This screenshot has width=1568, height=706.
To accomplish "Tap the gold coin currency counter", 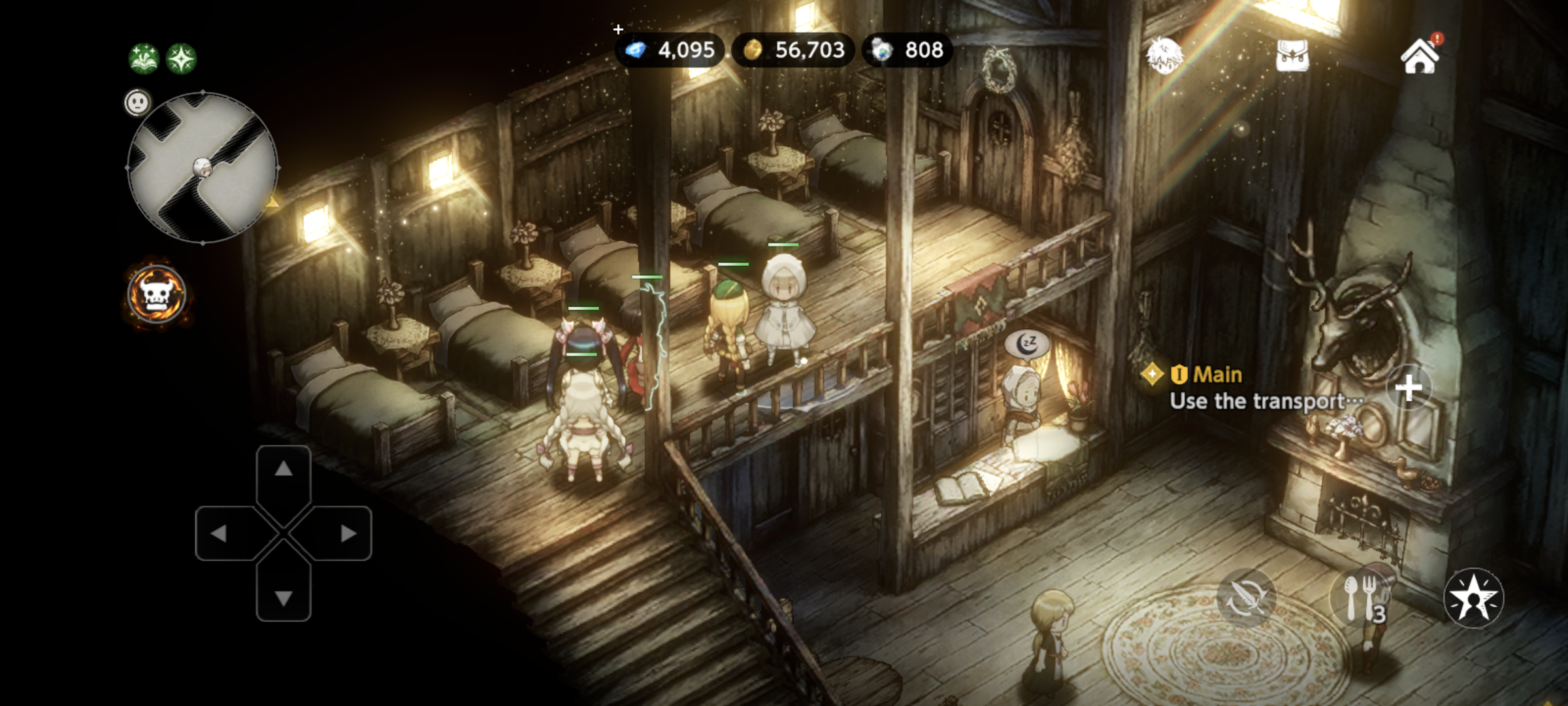I will 793,50.
